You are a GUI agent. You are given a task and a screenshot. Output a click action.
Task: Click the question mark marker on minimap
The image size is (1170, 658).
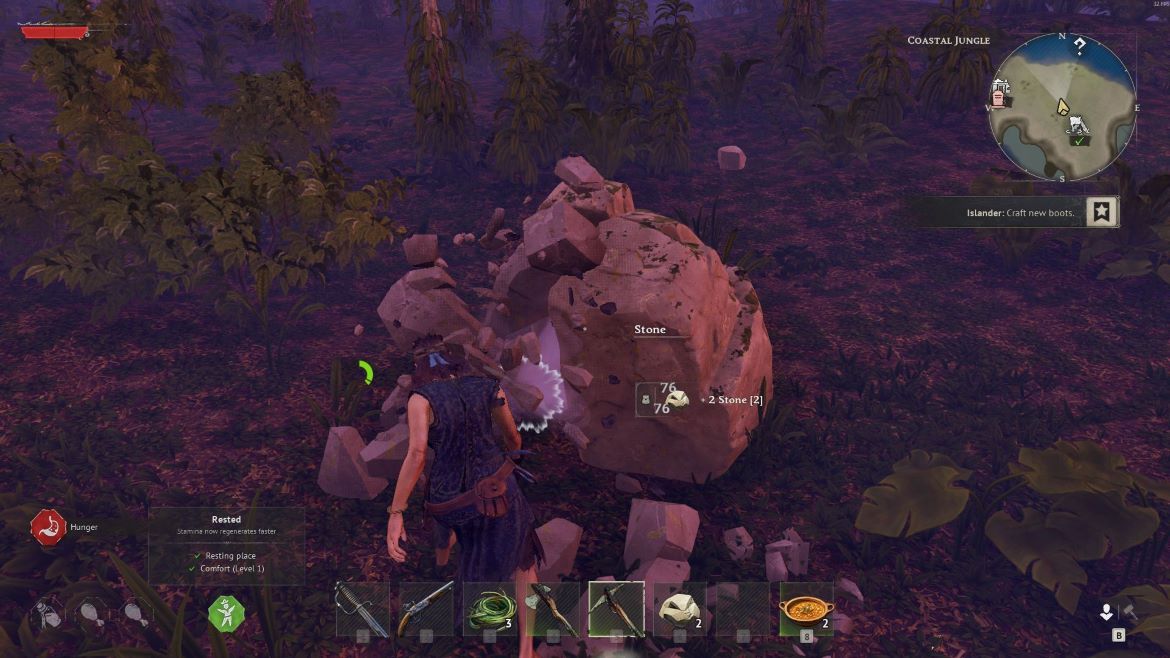1080,47
